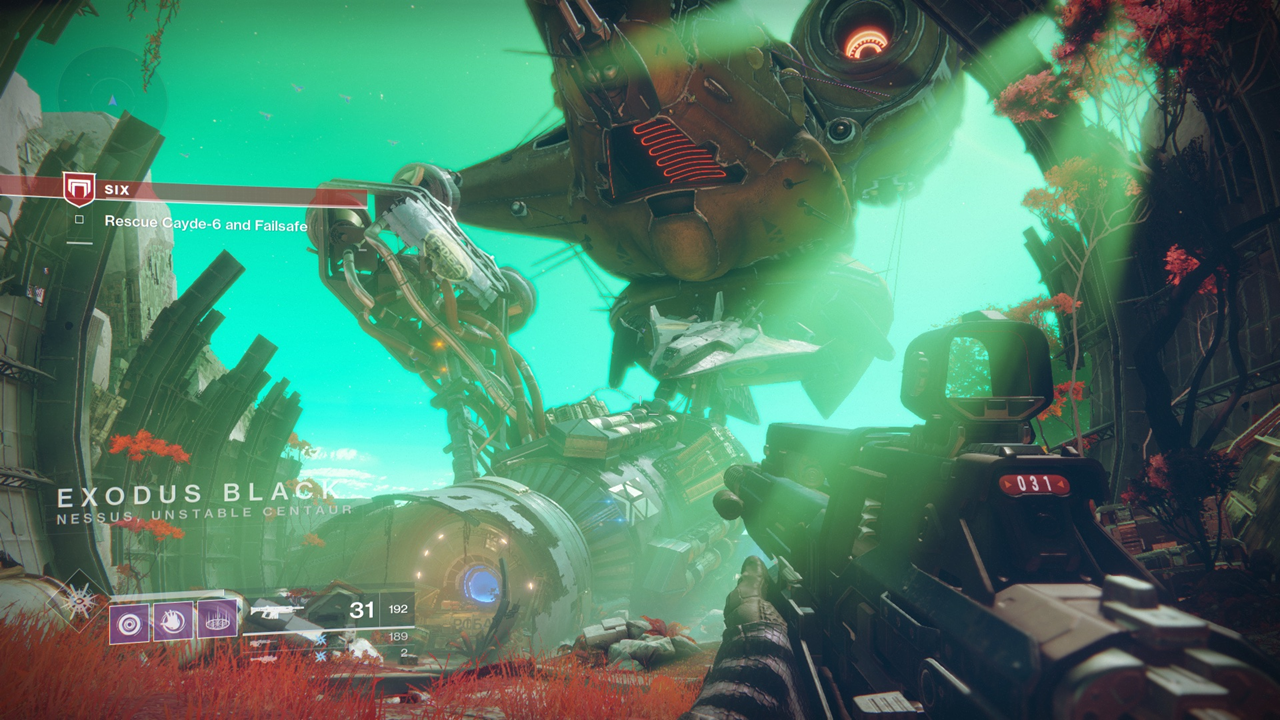Select the red SIX mission shield emblem
The image size is (1280, 720).
[x=78, y=188]
